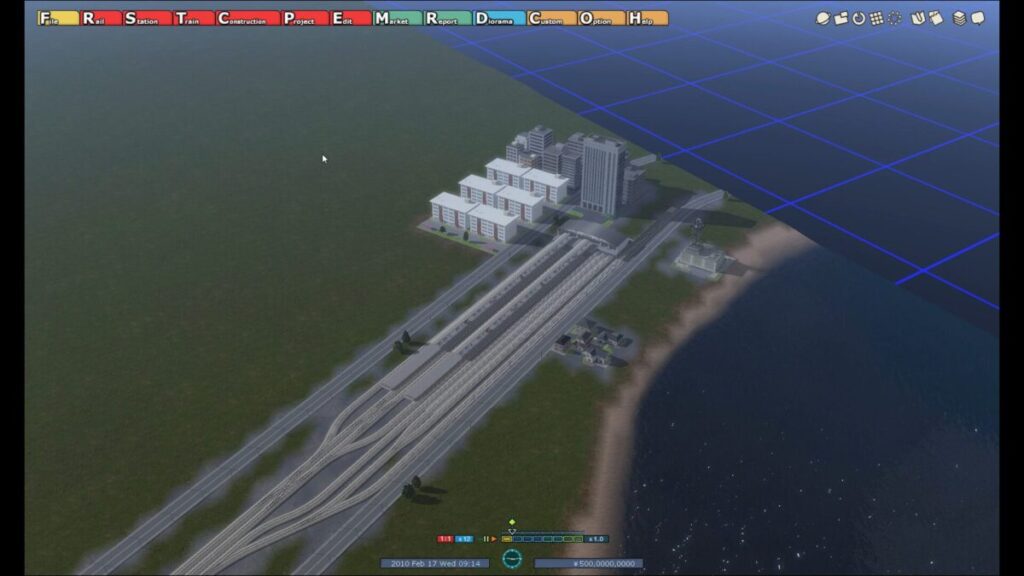1024x576 pixels.
Task: Open the Help menu
Action: coord(647,18)
